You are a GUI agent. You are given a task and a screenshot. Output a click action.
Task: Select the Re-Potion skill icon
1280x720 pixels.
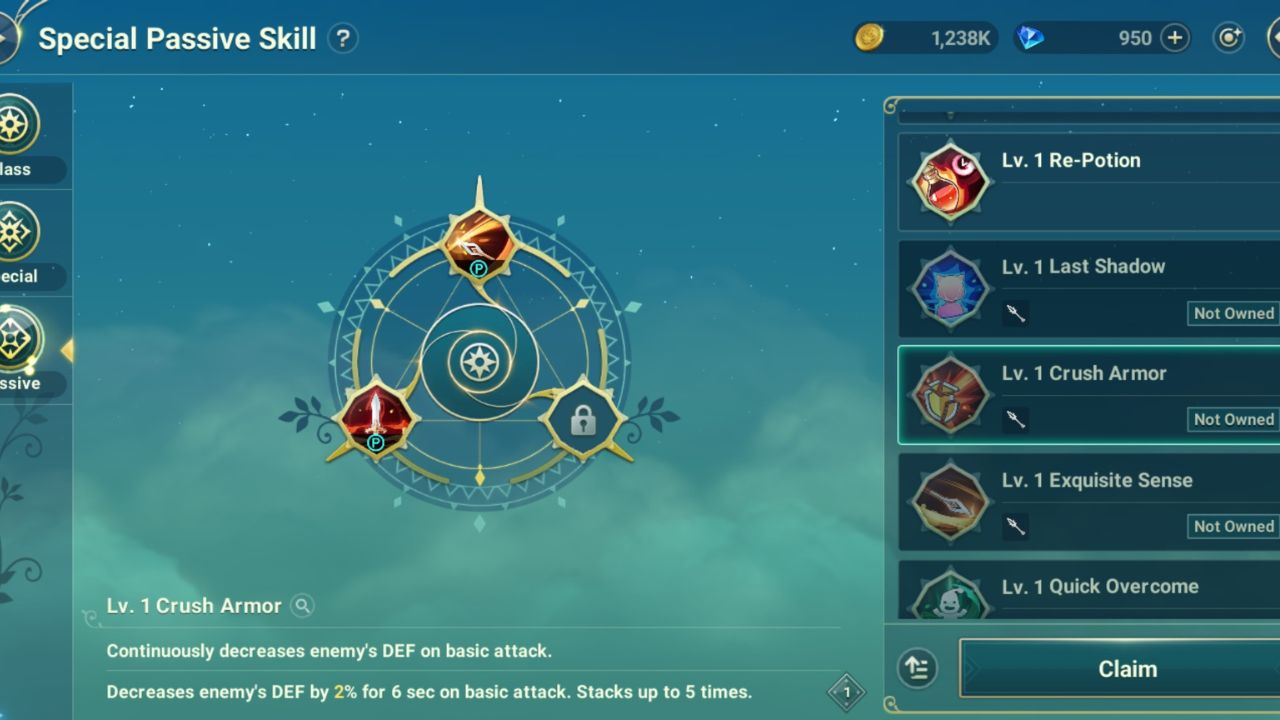(x=948, y=181)
